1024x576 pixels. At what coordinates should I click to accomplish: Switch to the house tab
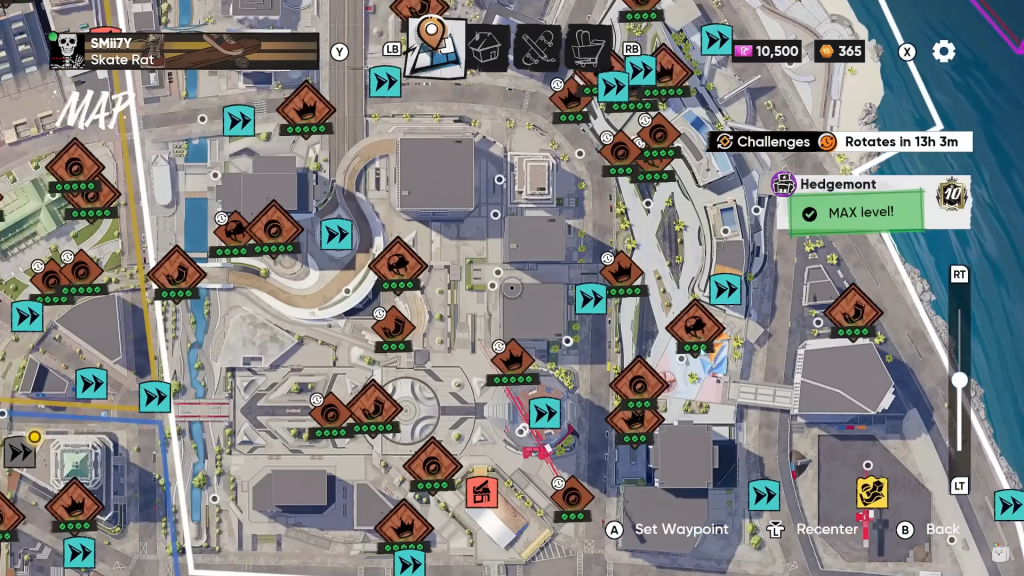[487, 47]
